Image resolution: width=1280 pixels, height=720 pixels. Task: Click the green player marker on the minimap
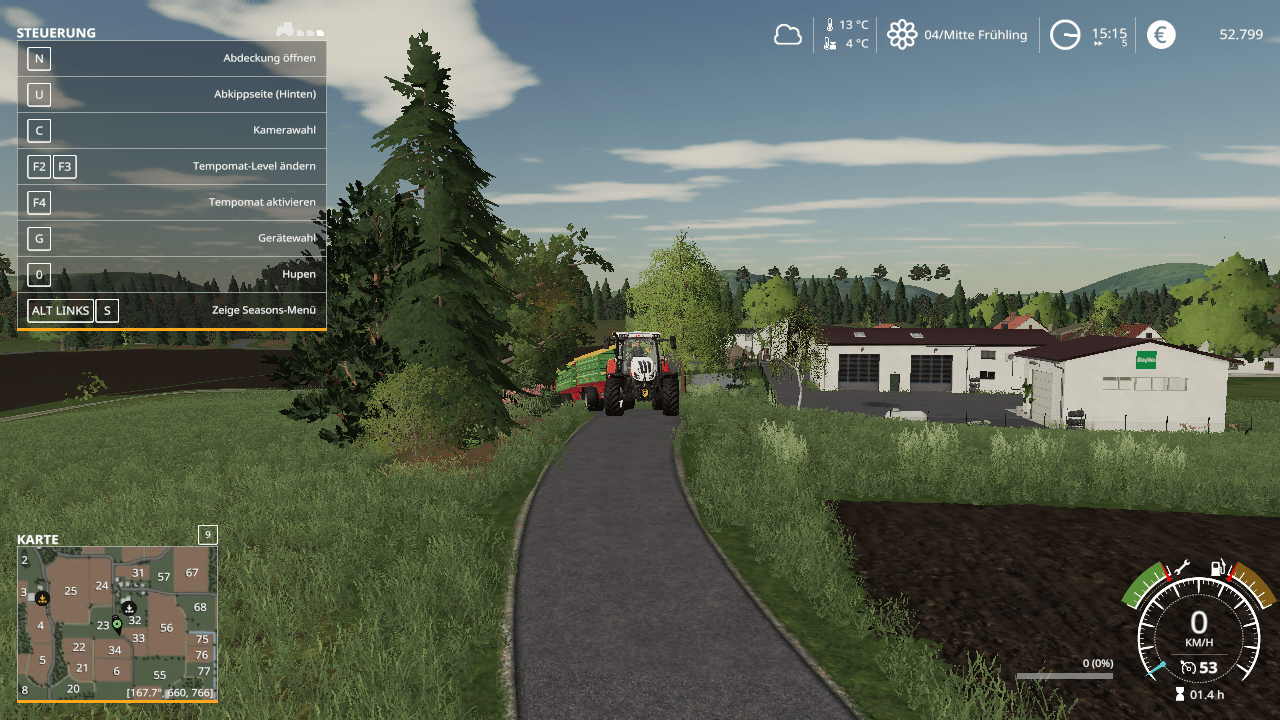117,625
